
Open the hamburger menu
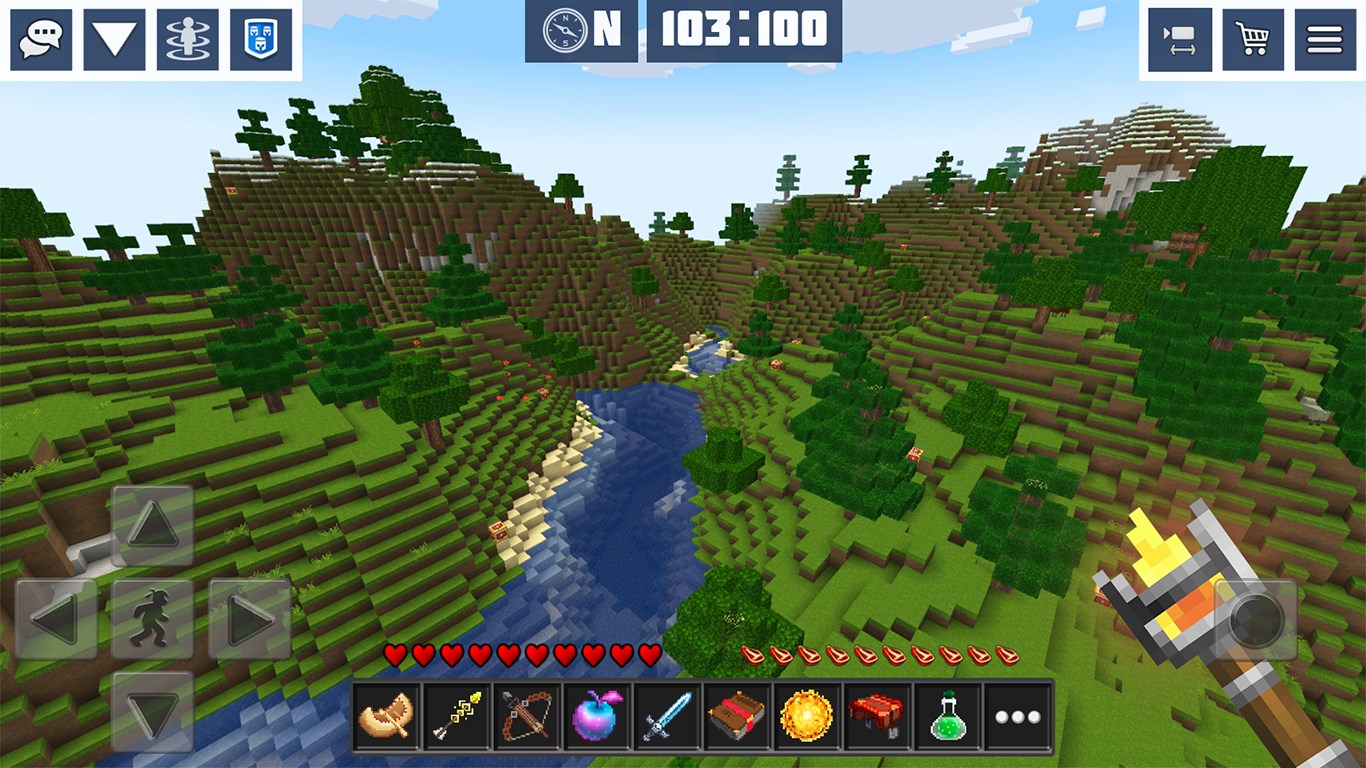pos(1325,39)
